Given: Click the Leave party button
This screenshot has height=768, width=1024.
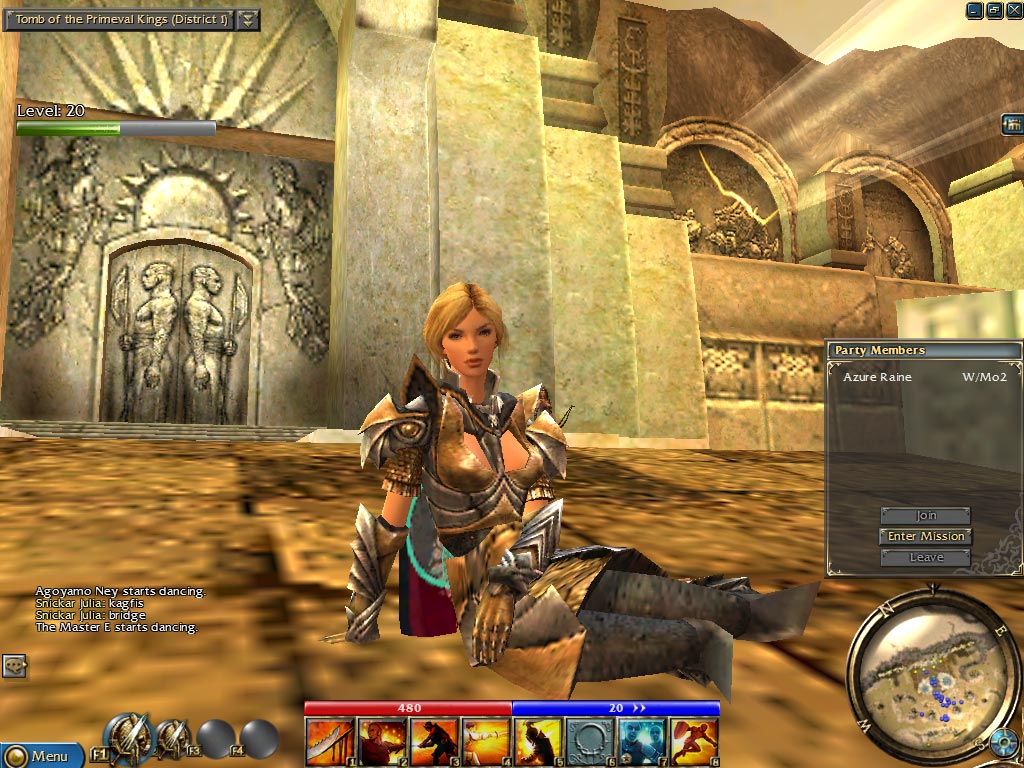Looking at the screenshot, I should tap(926, 557).
